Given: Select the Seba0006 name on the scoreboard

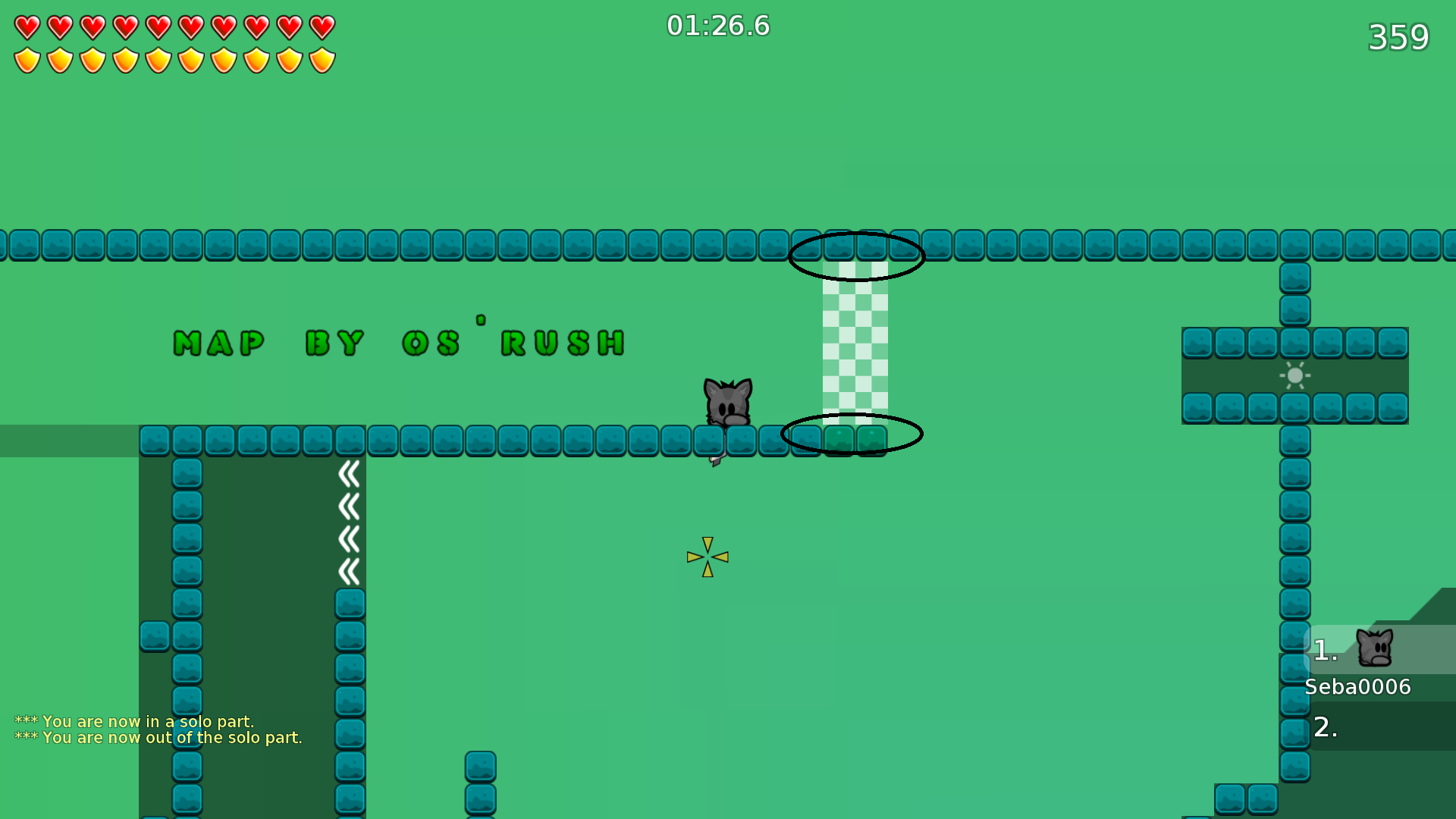Looking at the screenshot, I should (x=1357, y=687).
